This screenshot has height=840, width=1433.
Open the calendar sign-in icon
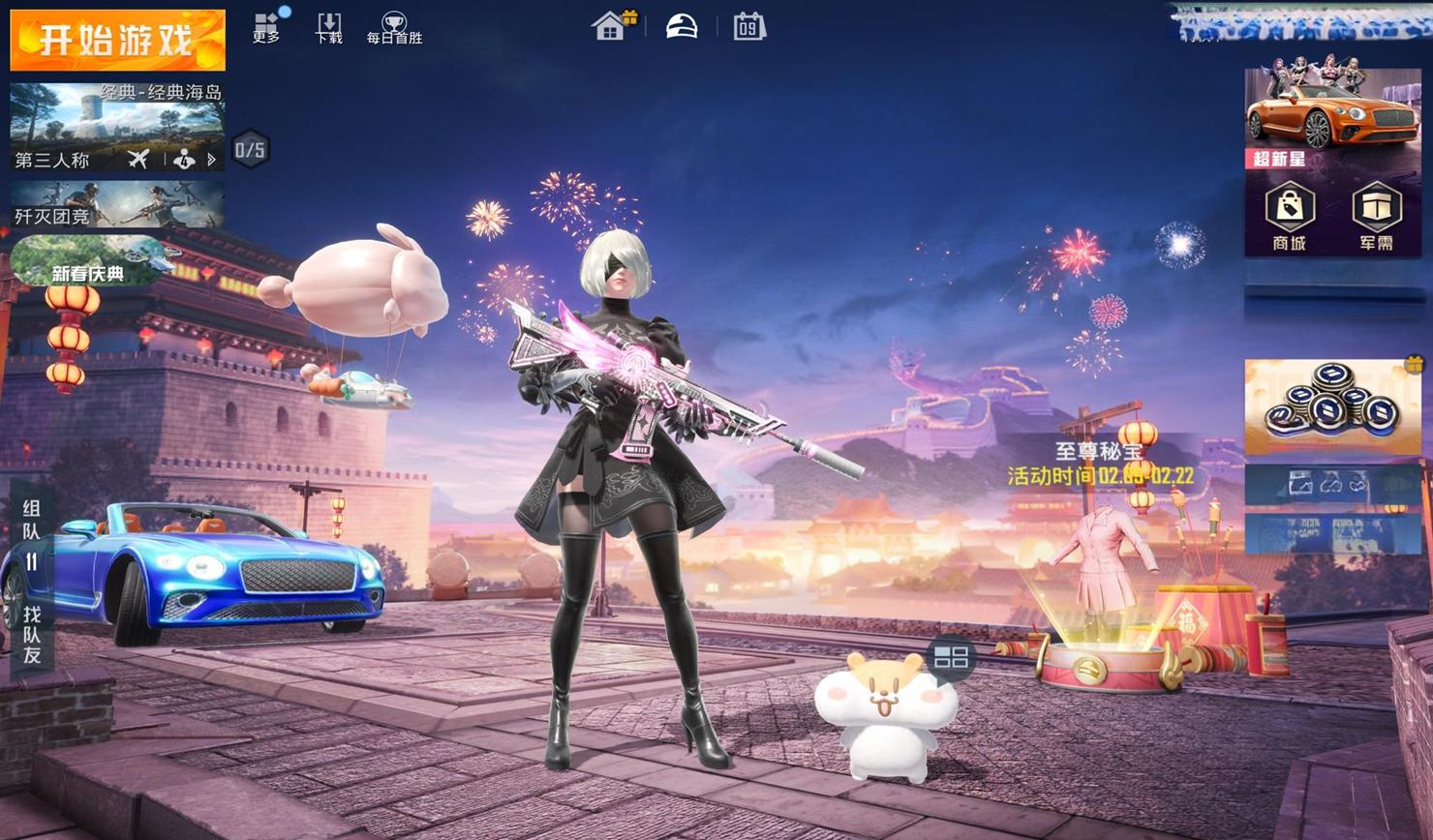point(748,26)
